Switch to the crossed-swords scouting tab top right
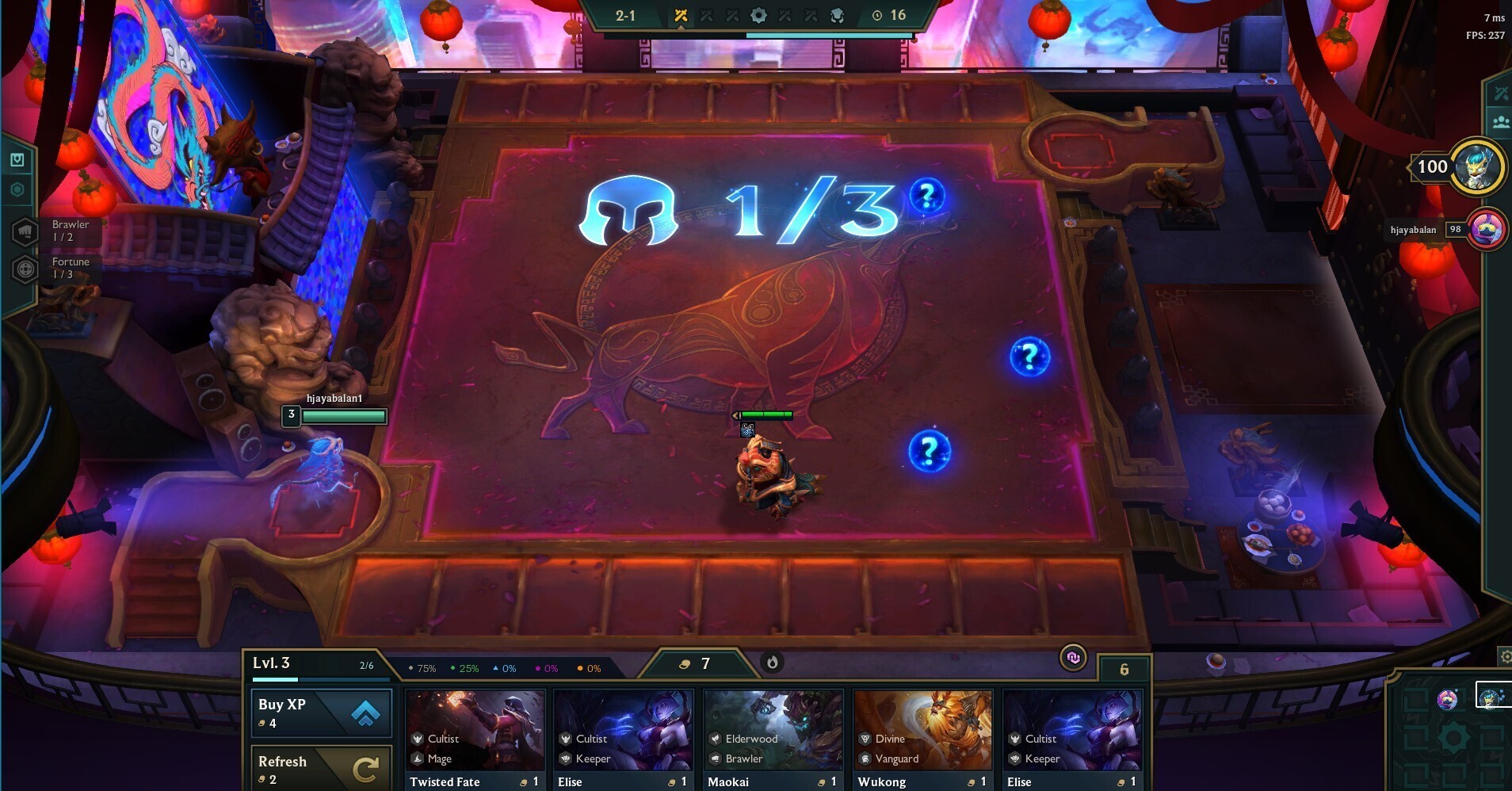The image size is (1512, 791). 1501,92
